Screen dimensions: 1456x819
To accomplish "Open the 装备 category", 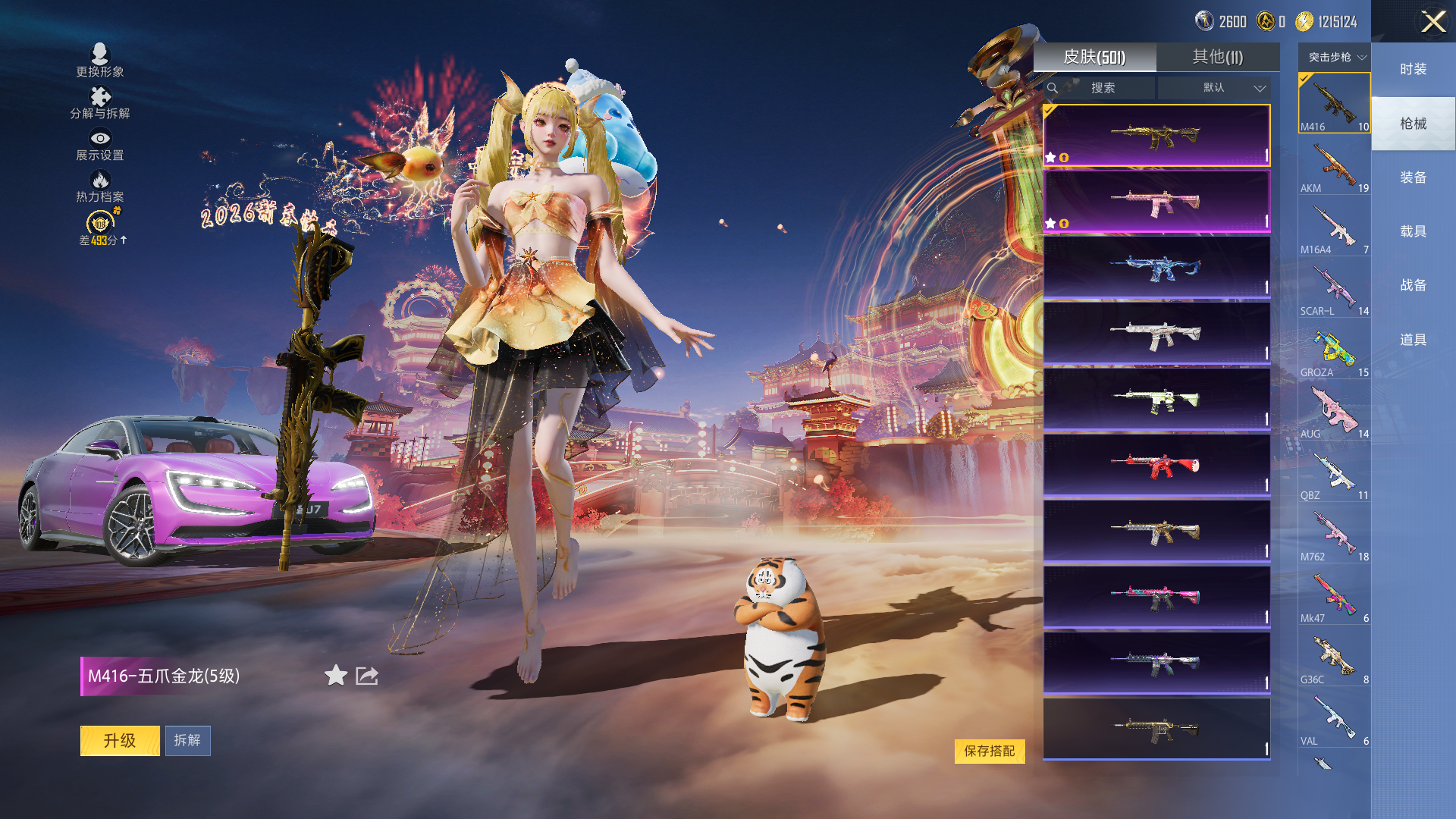I will point(1413,178).
